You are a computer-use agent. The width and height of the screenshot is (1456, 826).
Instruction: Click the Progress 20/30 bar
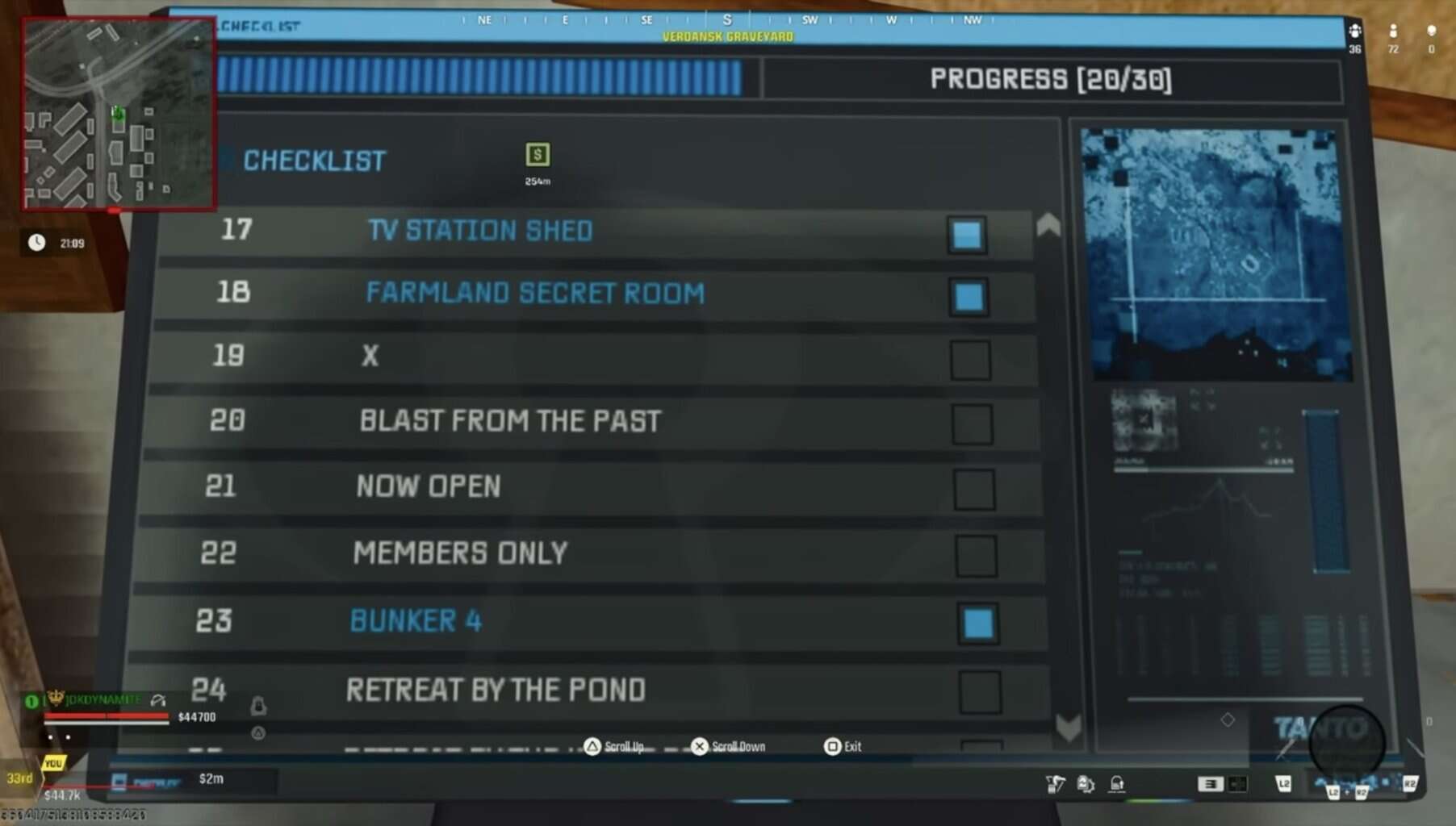(x=1051, y=81)
